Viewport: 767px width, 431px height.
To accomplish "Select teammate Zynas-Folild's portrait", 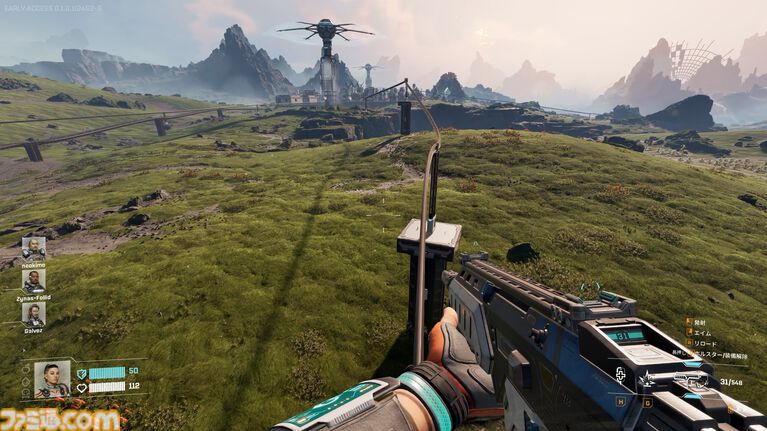I will point(34,280).
